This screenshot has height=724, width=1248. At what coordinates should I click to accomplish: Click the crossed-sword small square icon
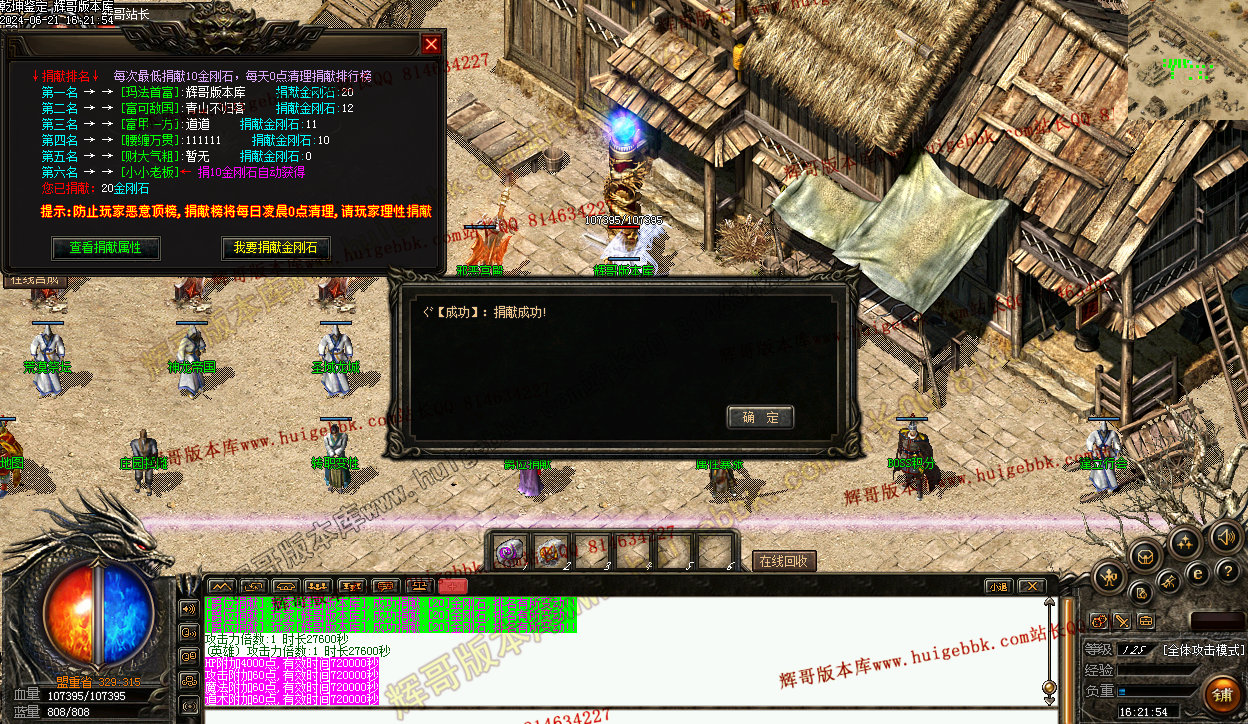click(x=1123, y=621)
